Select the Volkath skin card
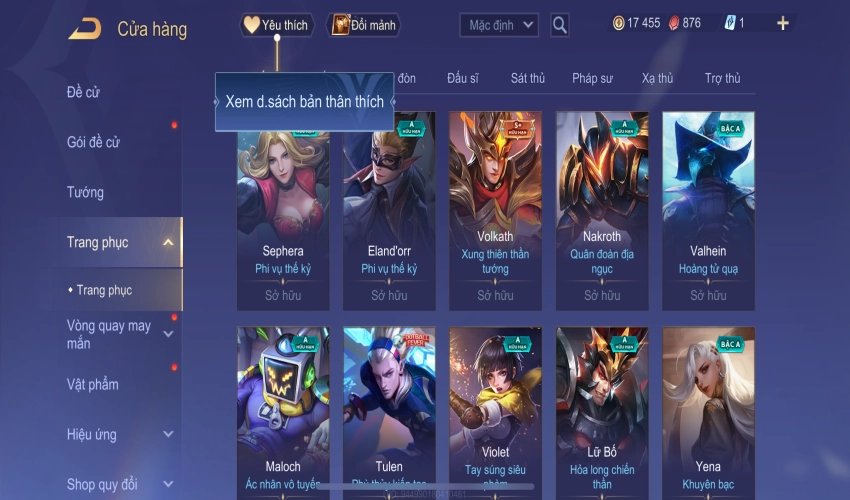This screenshot has width=850, height=500. [x=495, y=210]
